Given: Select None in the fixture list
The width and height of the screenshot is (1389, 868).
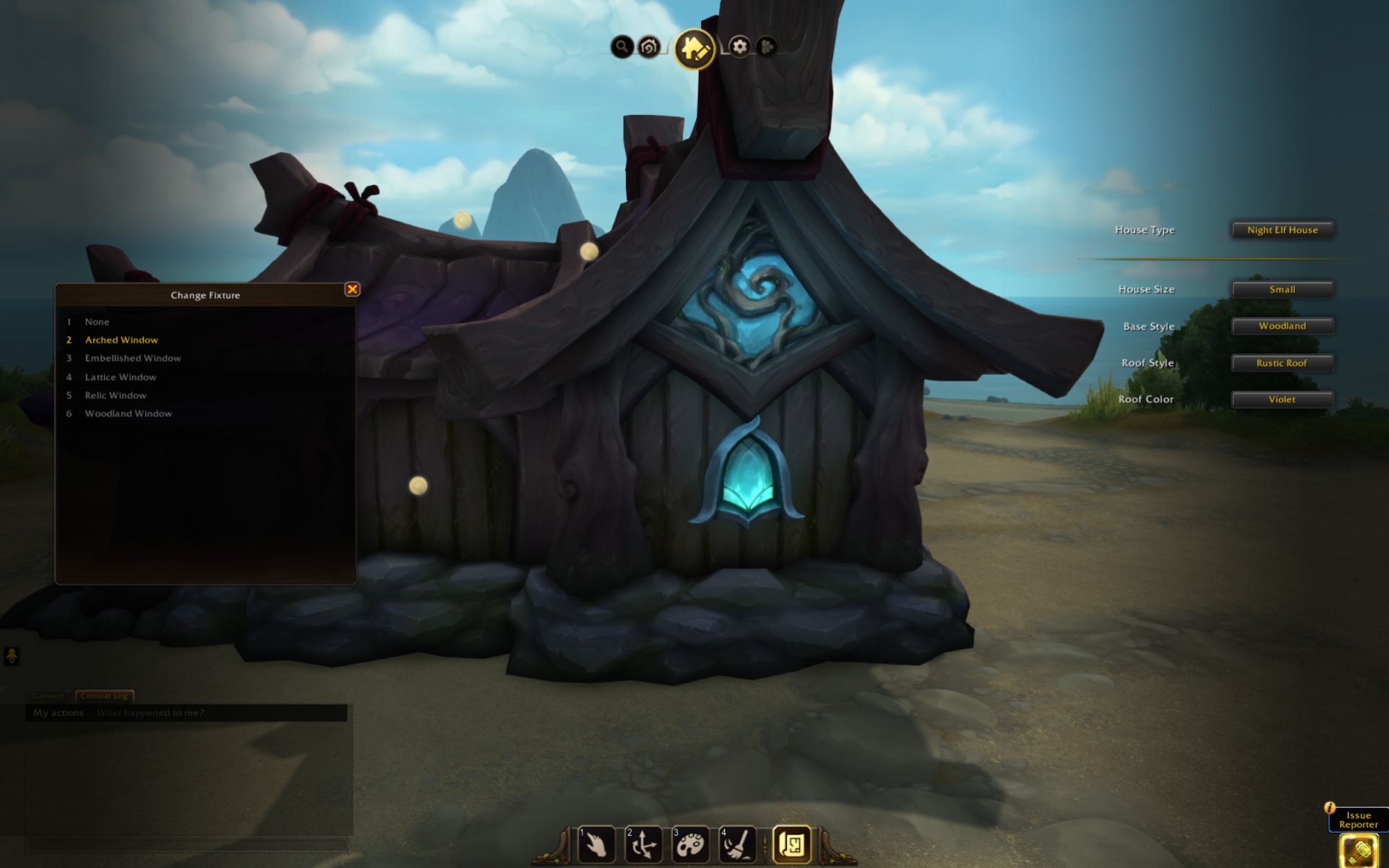Looking at the screenshot, I should 97,322.
